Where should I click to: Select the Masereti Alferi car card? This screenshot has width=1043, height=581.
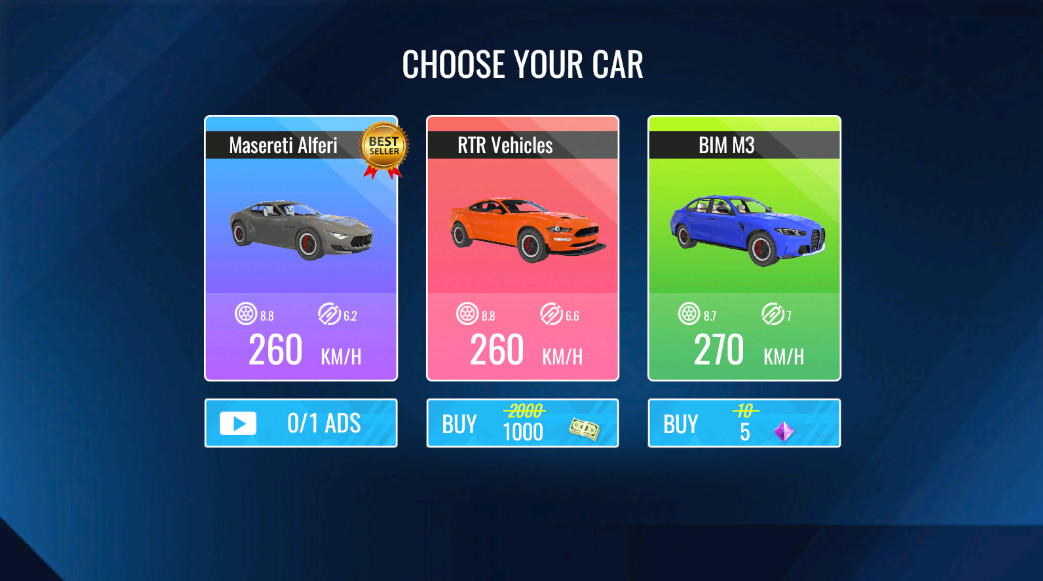point(301,248)
